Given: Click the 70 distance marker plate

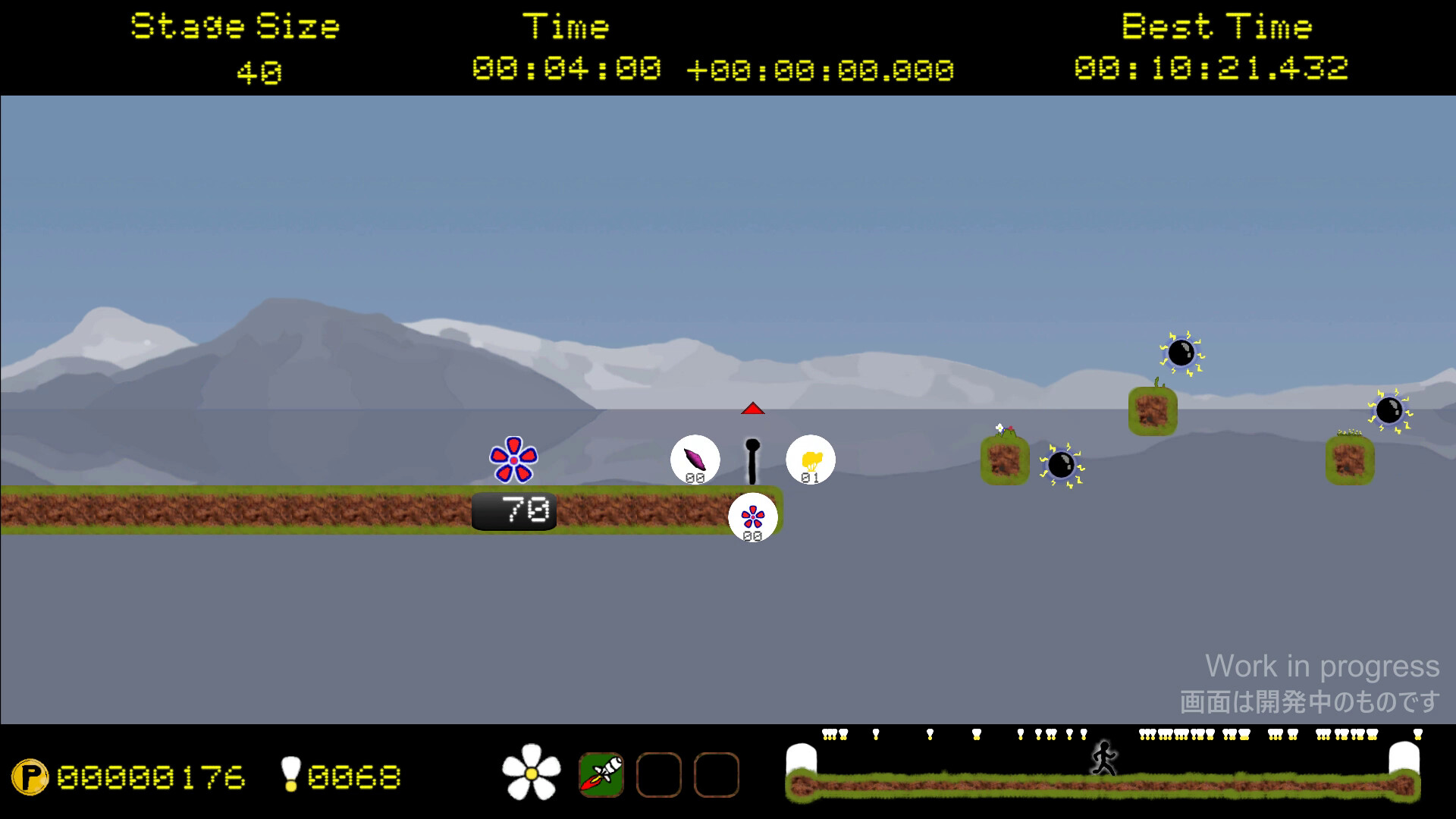Looking at the screenshot, I should [514, 511].
